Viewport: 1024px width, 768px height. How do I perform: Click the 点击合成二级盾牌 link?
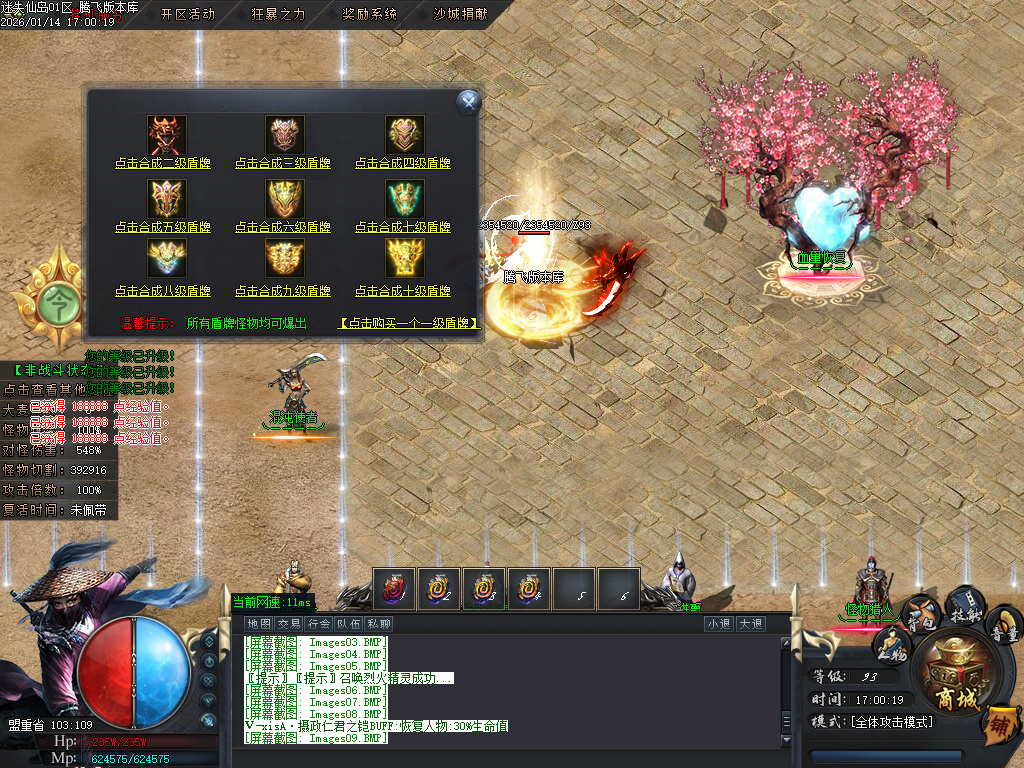[163, 163]
